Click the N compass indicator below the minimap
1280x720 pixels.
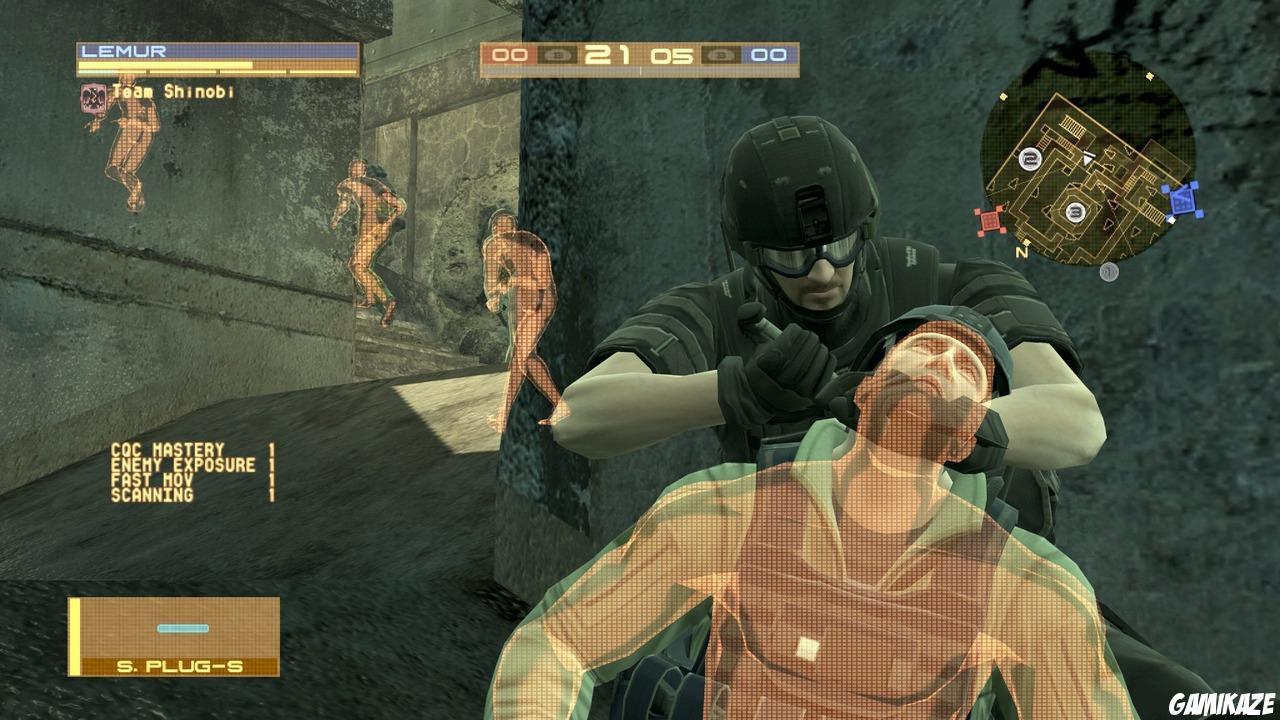1022,252
